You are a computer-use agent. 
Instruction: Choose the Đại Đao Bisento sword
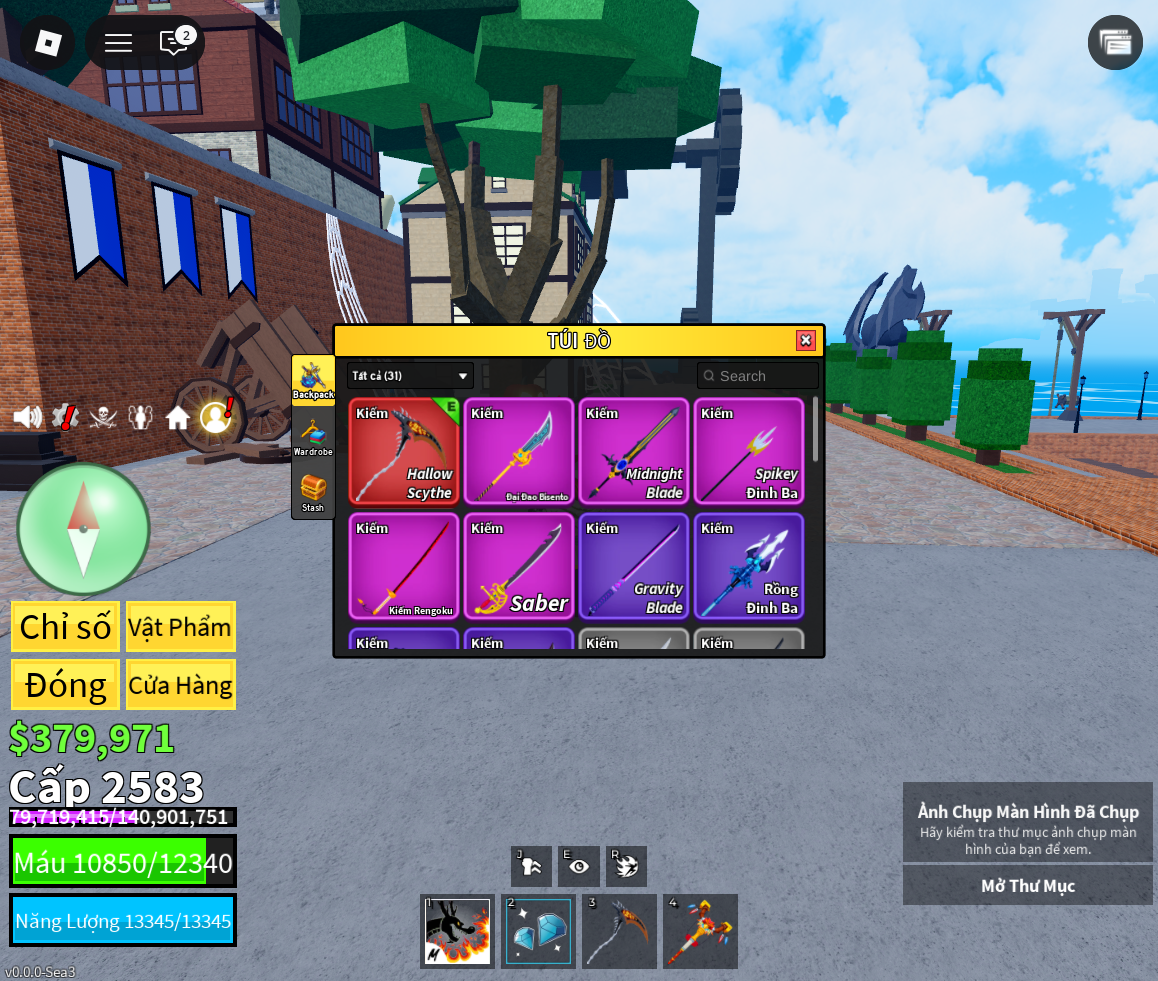coord(519,451)
